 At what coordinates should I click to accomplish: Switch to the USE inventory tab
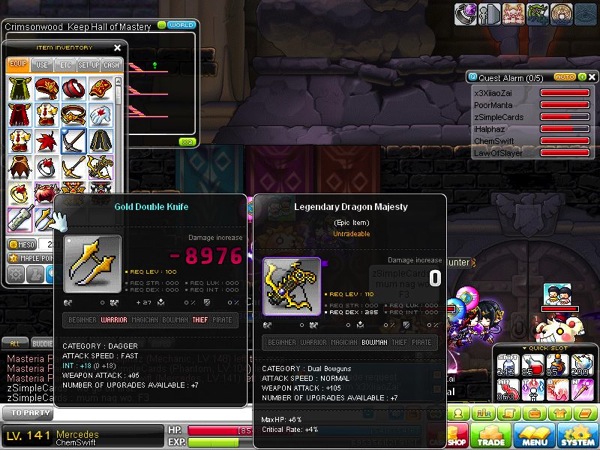coord(42,65)
